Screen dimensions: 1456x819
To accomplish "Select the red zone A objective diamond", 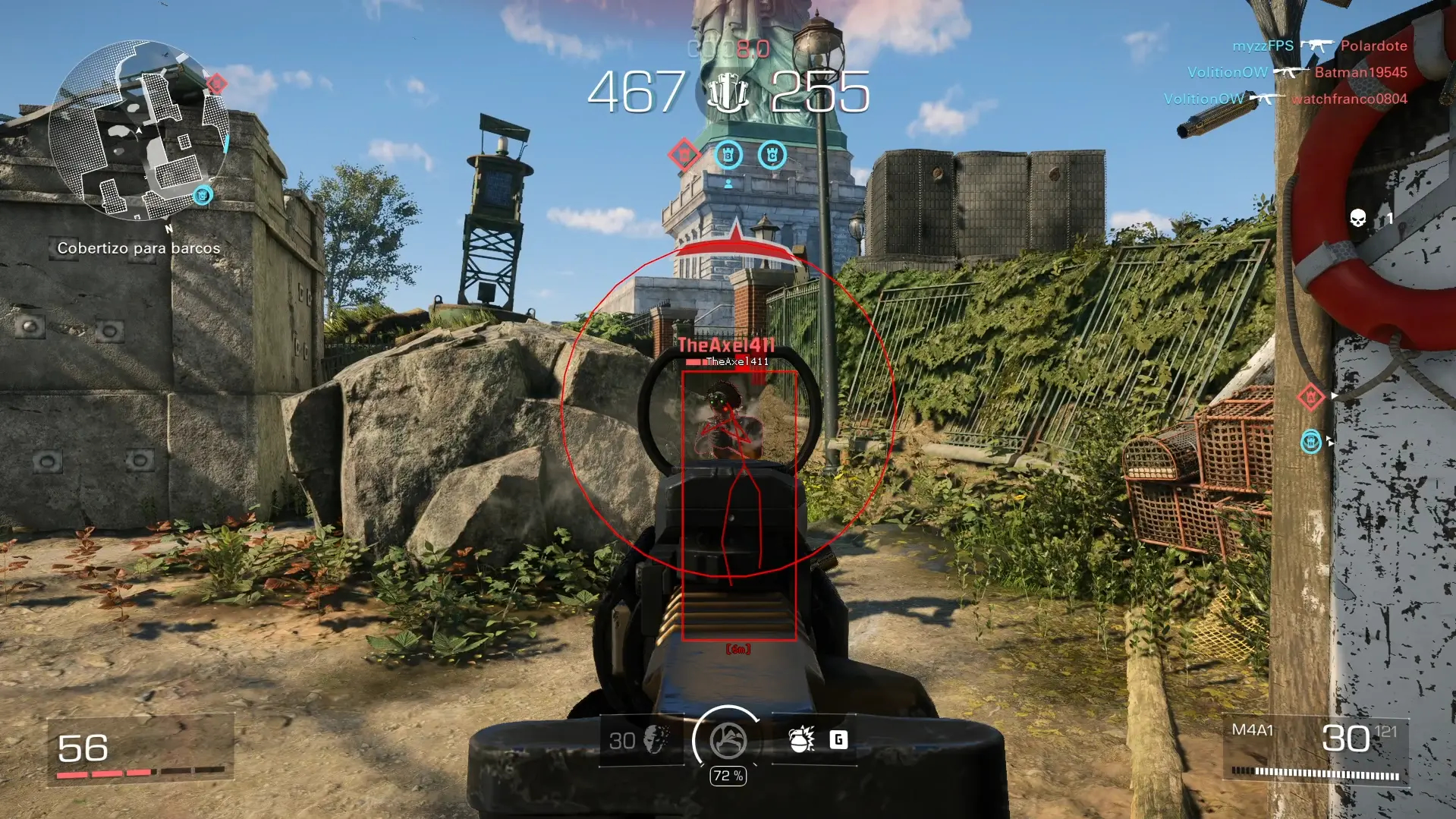I will coord(684,155).
